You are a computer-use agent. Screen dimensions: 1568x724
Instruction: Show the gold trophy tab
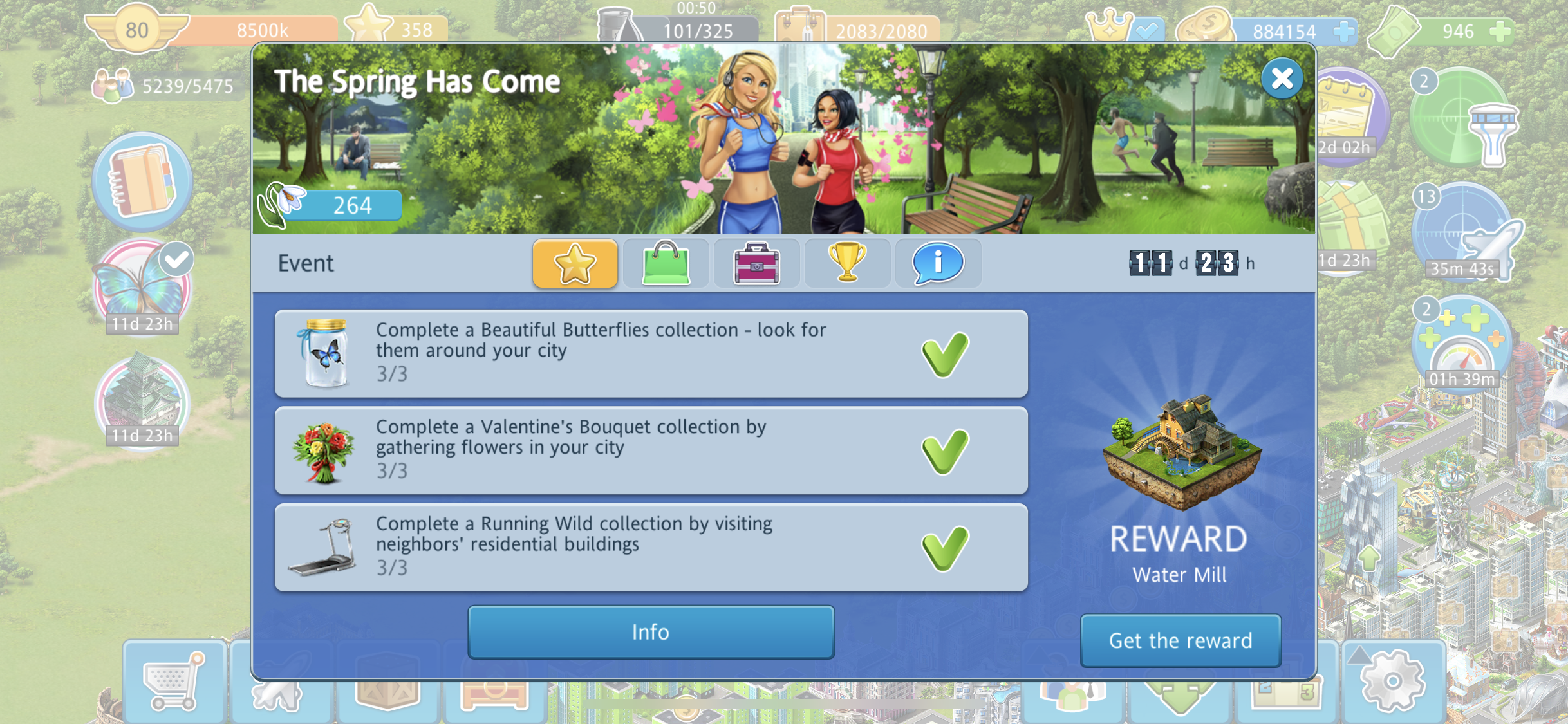[x=847, y=263]
